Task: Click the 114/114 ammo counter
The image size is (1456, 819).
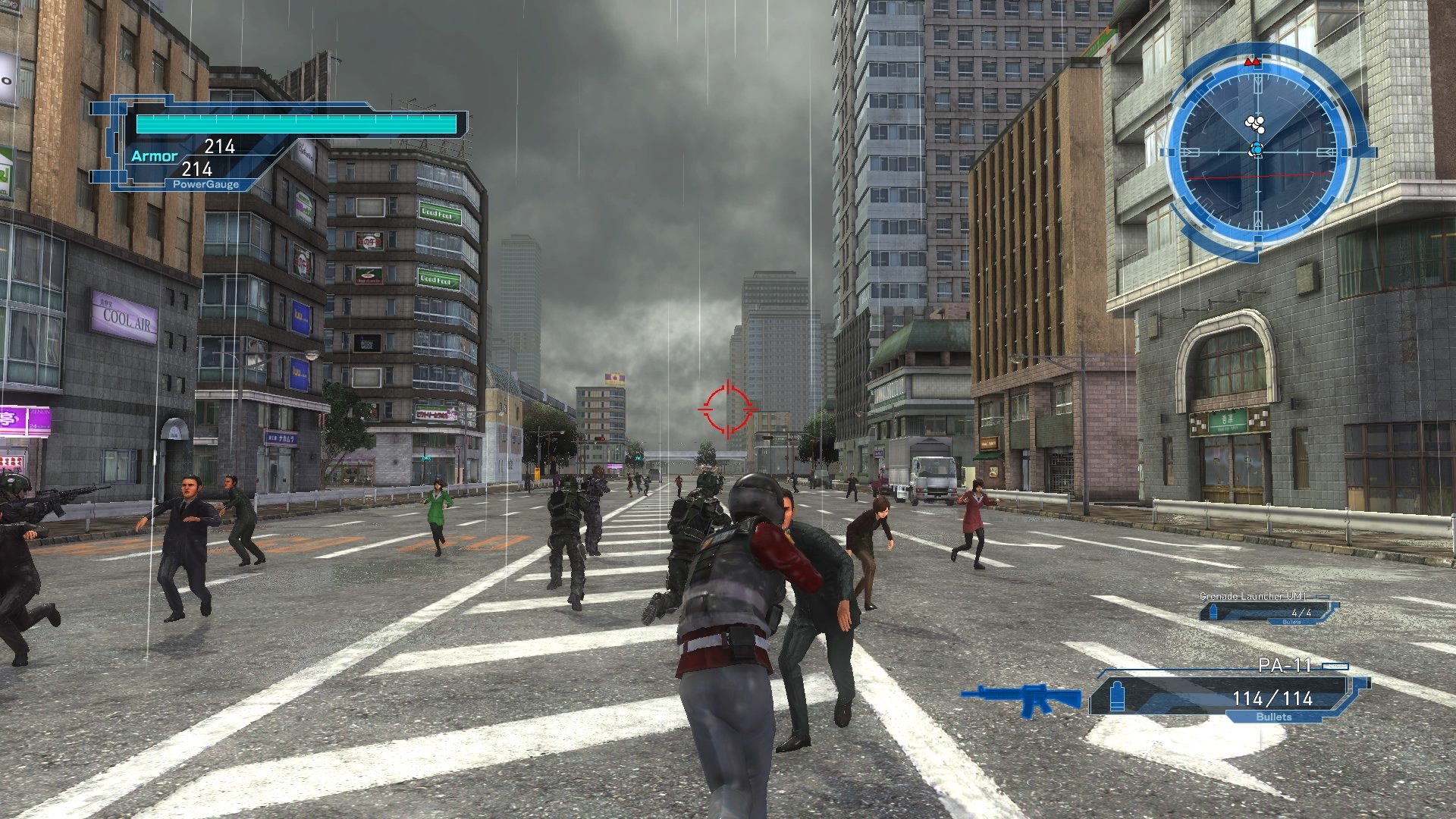Action: (1272, 699)
